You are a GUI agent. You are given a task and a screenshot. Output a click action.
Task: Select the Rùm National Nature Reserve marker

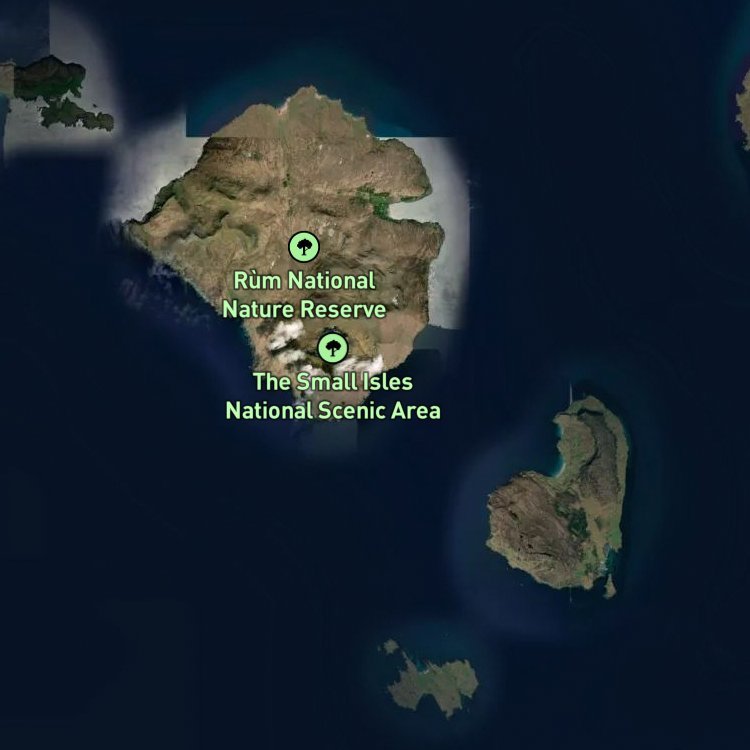pyautogui.click(x=304, y=246)
